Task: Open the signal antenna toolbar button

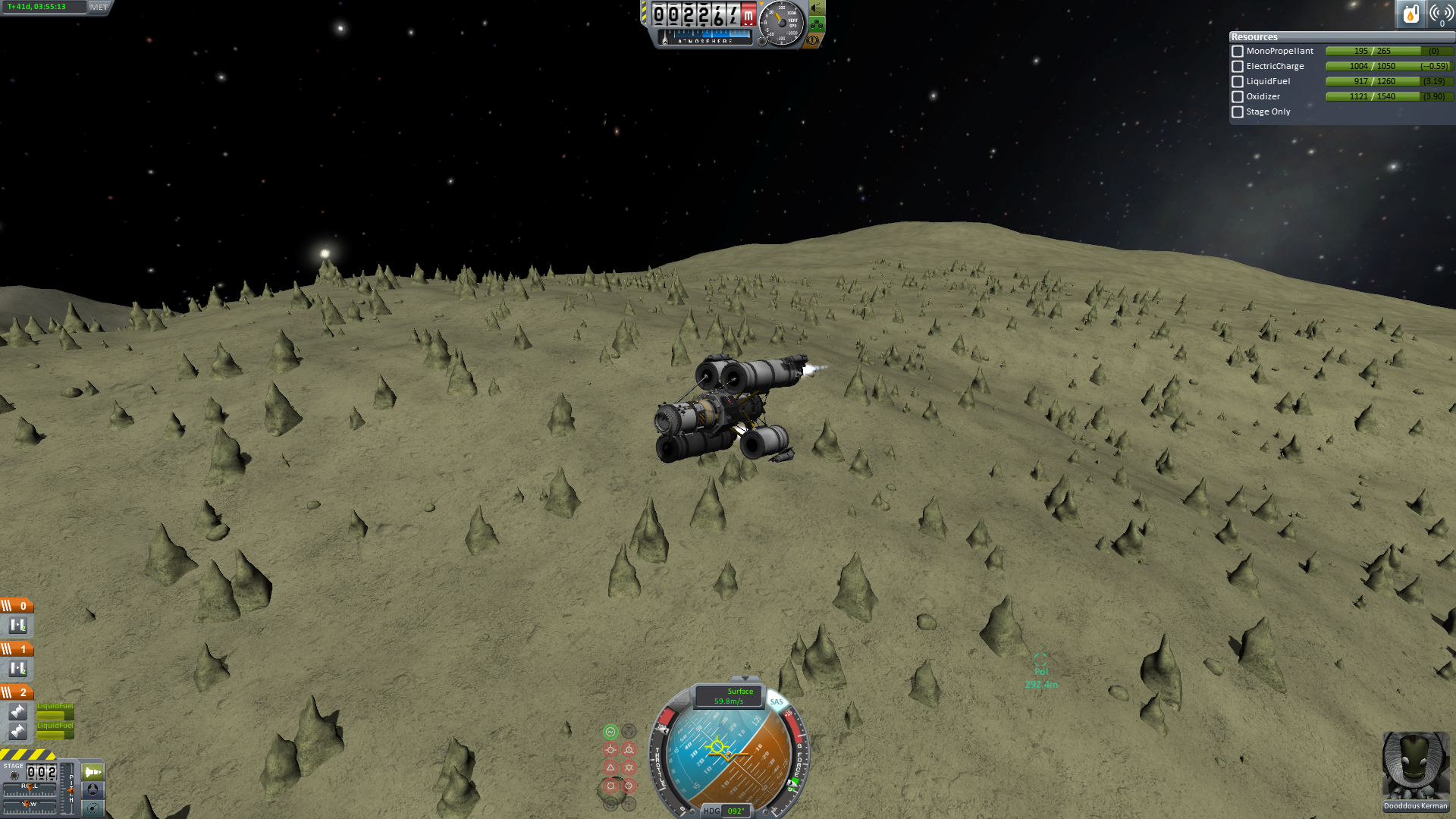Action: coord(1441,14)
